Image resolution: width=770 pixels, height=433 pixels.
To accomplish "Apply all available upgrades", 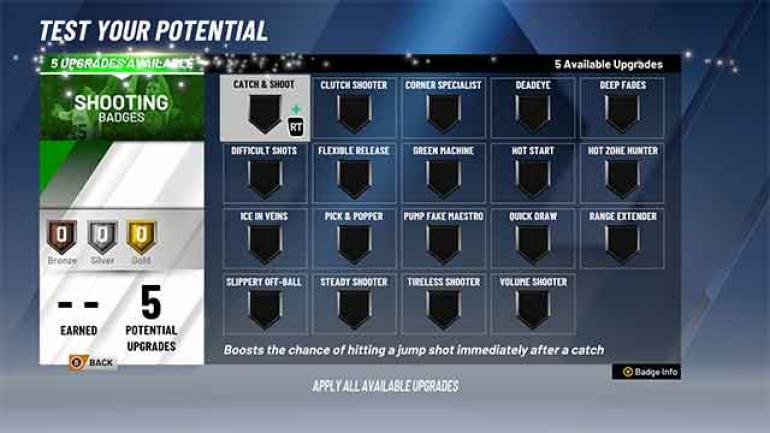I will [385, 386].
